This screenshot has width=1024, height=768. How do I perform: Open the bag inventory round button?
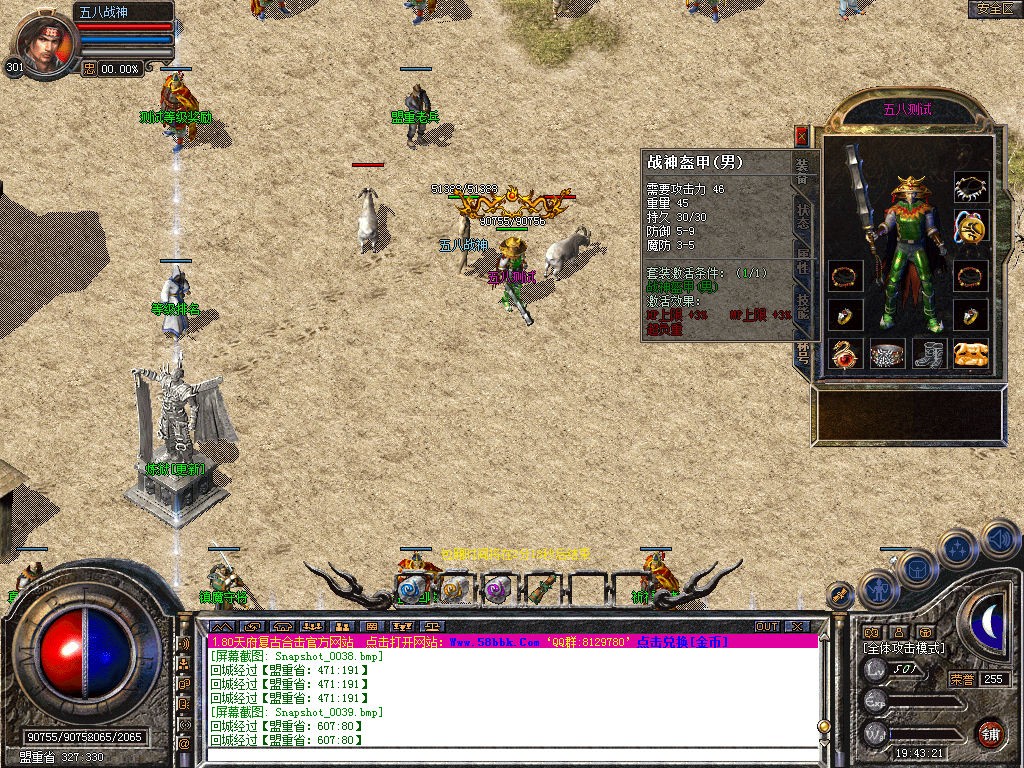tap(916, 567)
